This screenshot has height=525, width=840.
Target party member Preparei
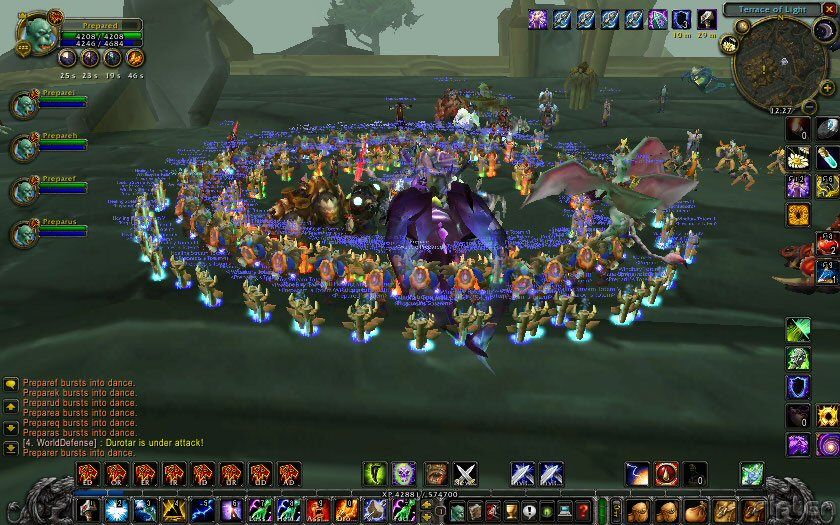pyautogui.click(x=24, y=104)
